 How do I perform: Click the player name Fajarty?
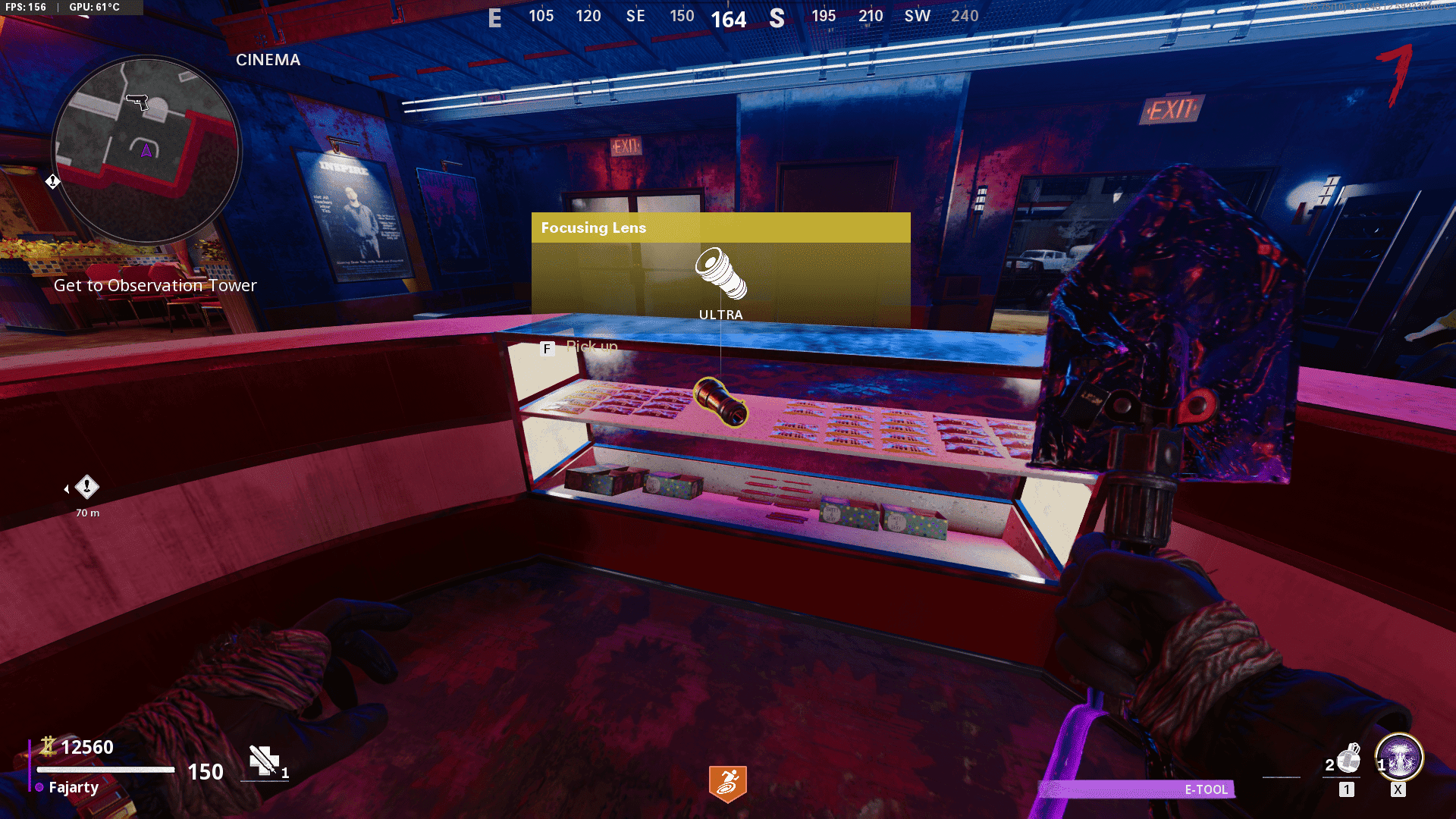click(x=73, y=787)
